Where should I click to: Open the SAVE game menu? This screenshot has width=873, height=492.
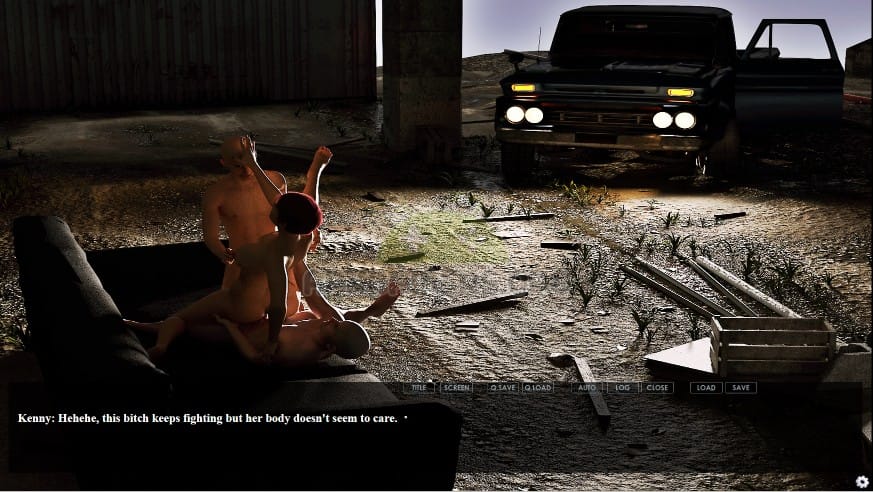coord(741,387)
